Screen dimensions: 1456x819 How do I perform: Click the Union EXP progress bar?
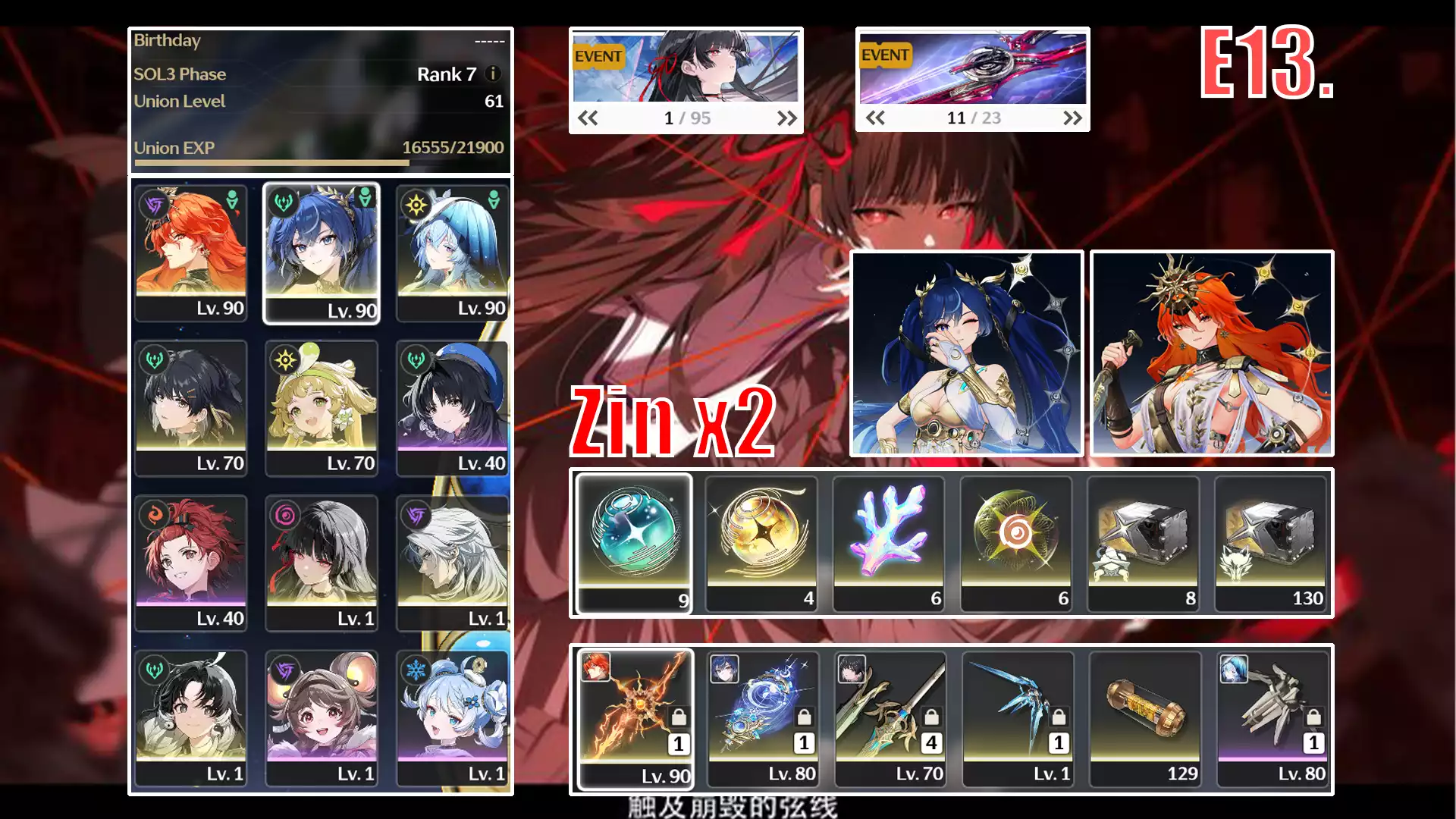(x=318, y=162)
